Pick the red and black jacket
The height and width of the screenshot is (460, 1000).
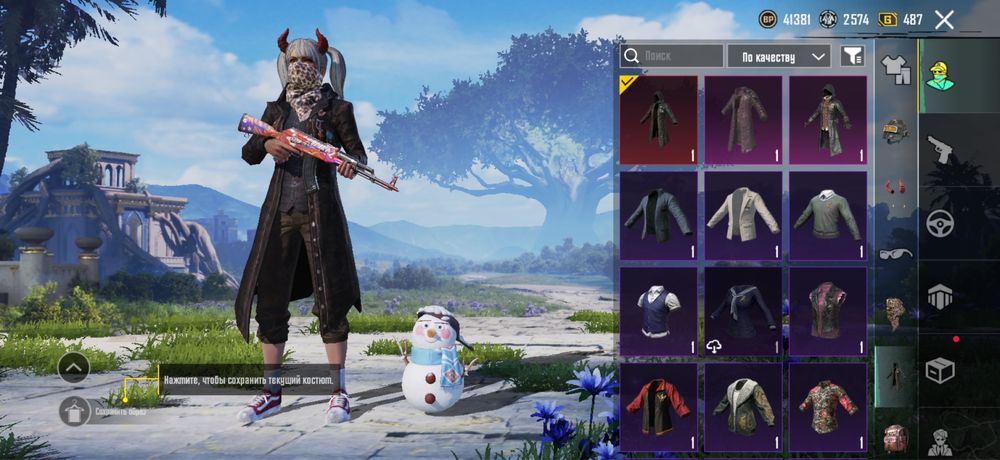(658, 406)
